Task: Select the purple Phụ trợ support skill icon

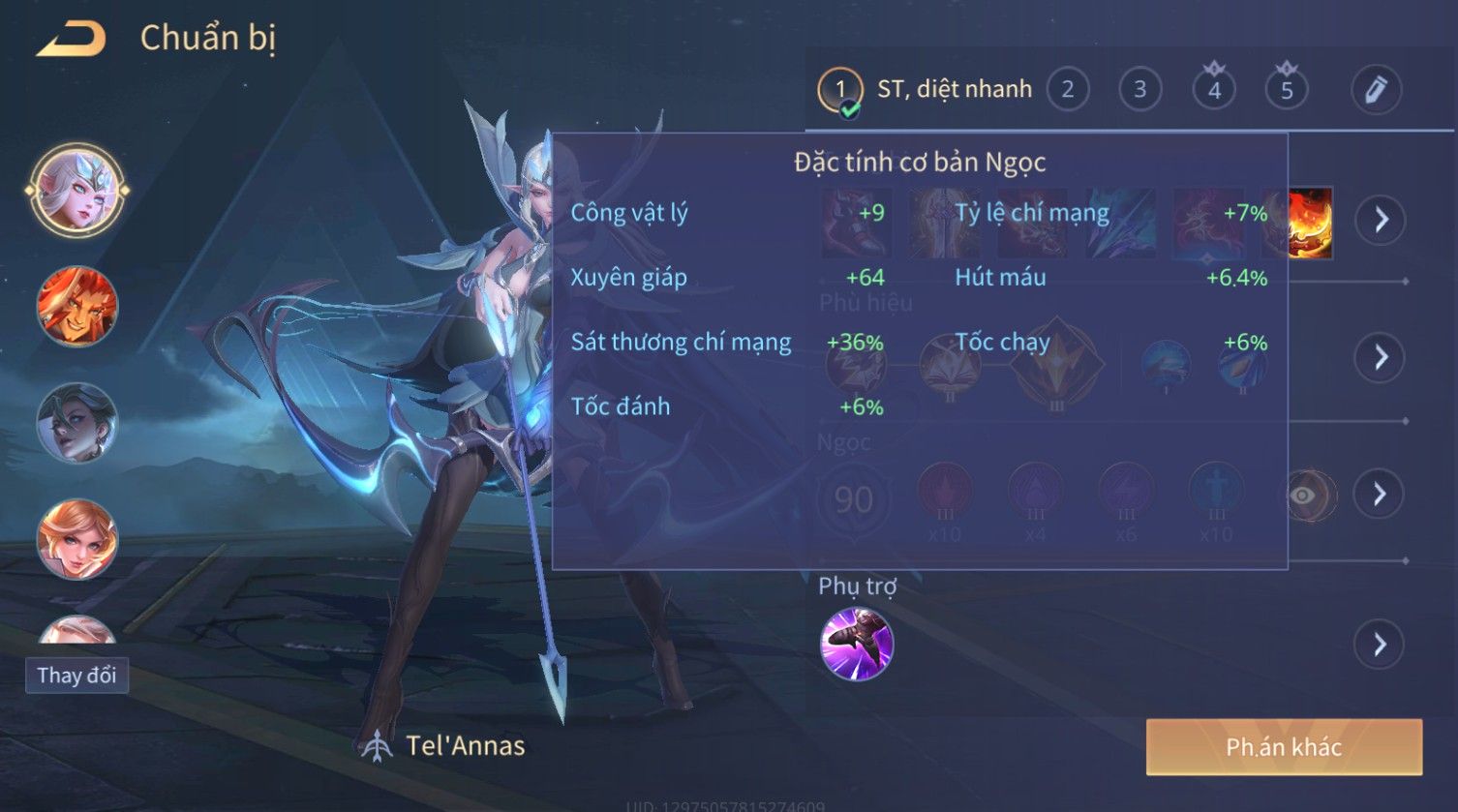Action: point(857,645)
